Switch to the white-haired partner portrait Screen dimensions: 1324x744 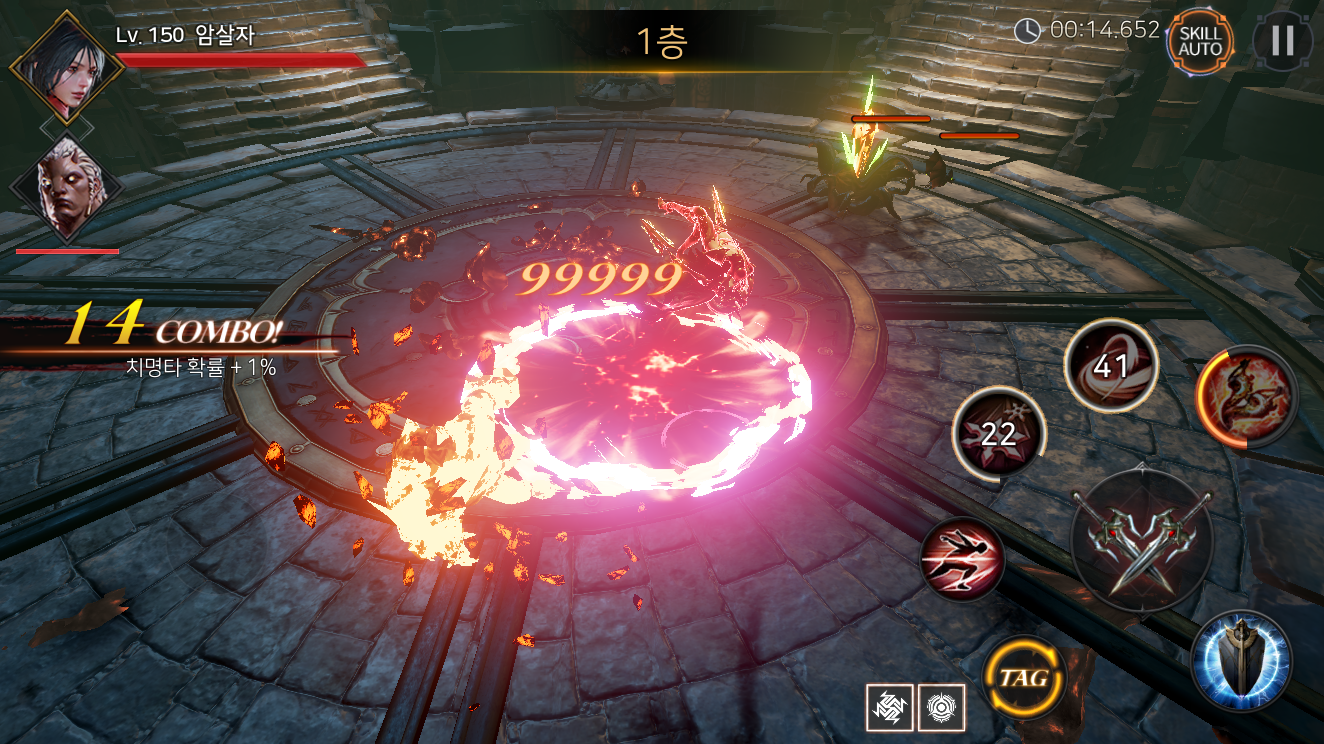tap(67, 188)
